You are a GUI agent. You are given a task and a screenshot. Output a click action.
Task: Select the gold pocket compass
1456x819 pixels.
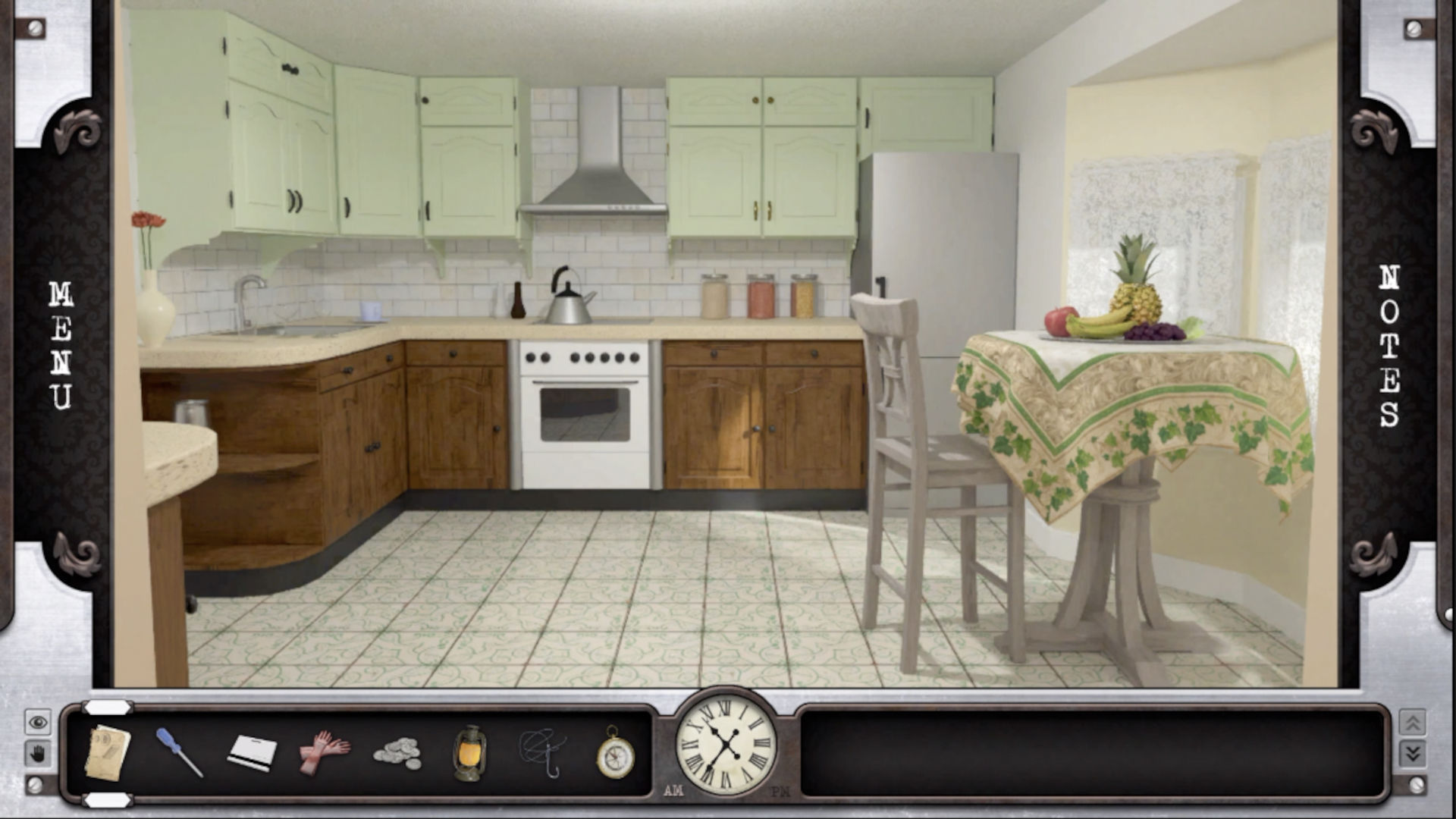614,753
